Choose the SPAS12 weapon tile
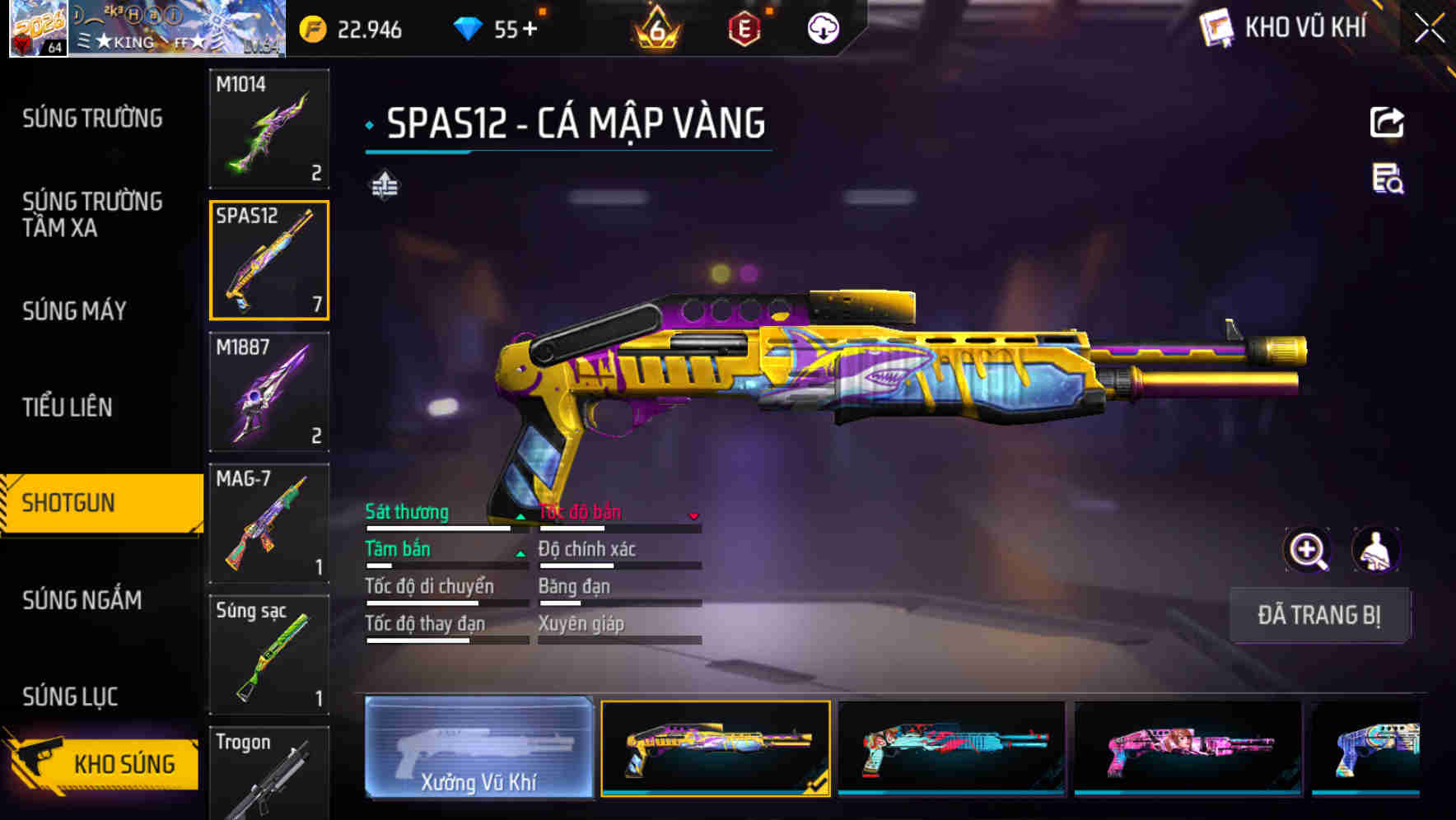The width and height of the screenshot is (1456, 820). pos(269,260)
